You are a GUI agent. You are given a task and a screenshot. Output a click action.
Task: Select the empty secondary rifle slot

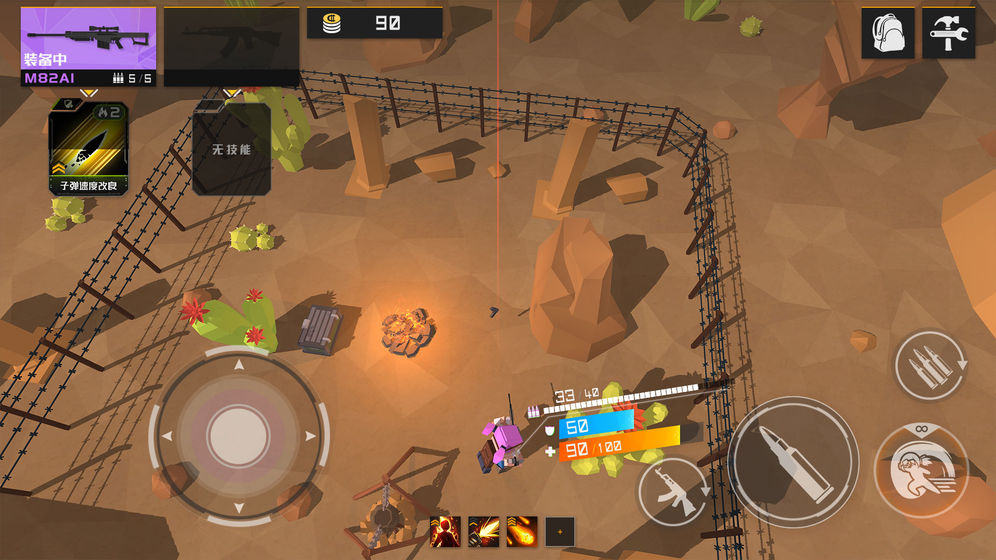pos(231,46)
